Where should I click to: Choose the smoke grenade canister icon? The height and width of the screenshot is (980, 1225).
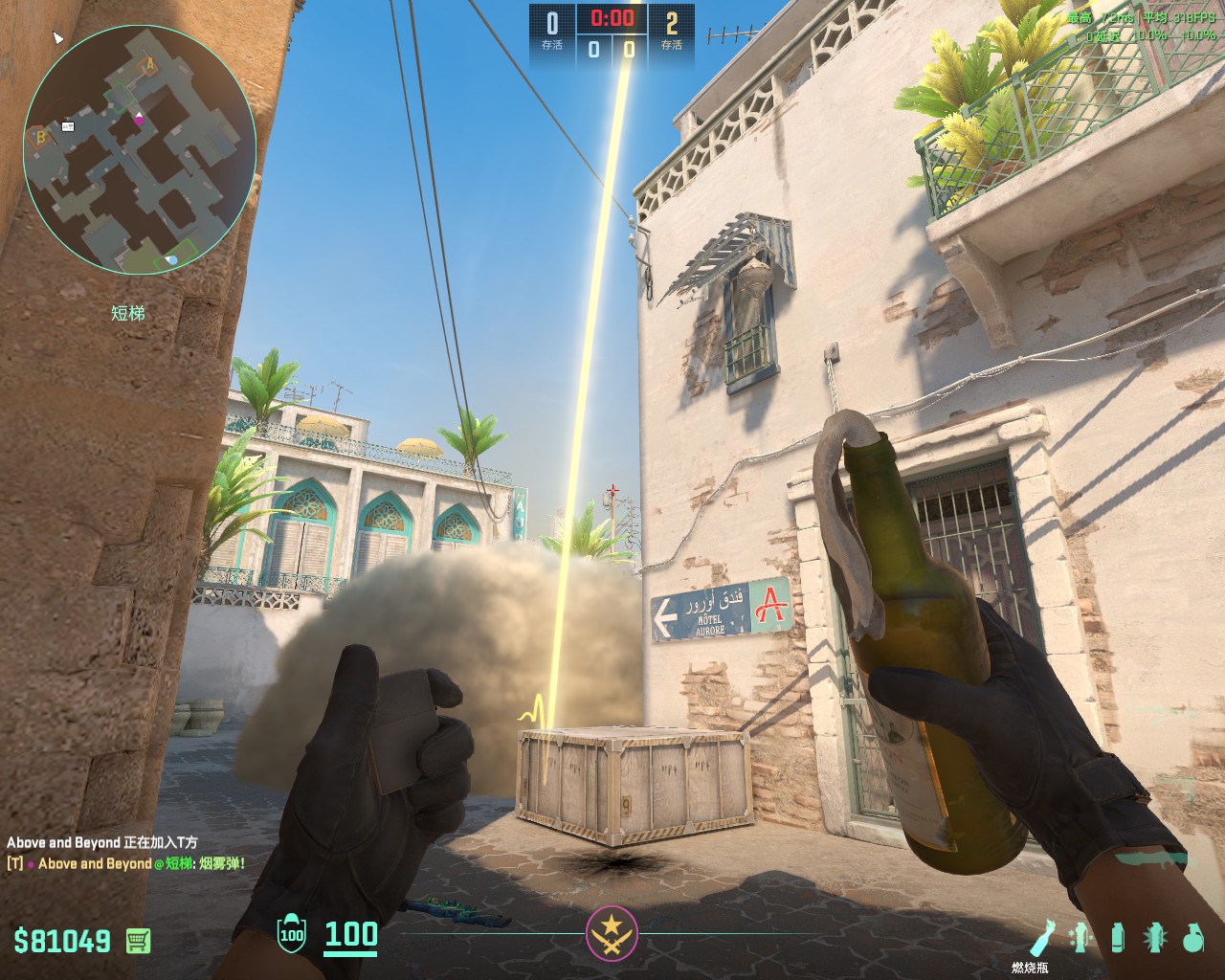[1117, 937]
